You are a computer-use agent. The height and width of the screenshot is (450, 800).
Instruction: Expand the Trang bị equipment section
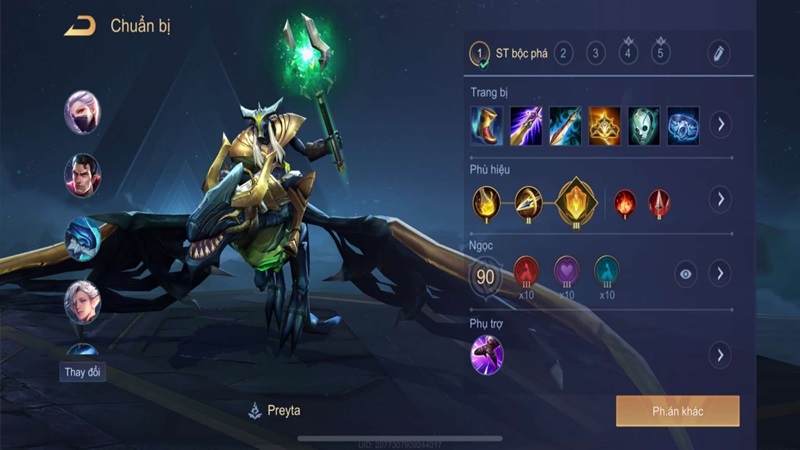tap(719, 125)
